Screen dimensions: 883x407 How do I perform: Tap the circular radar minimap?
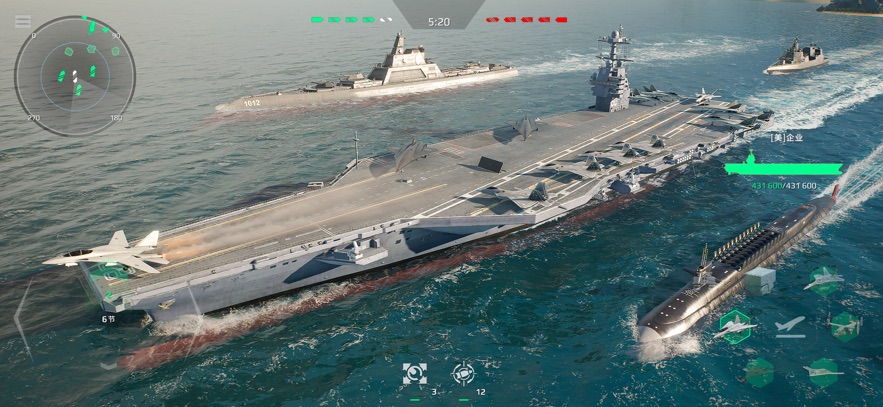tap(75, 76)
